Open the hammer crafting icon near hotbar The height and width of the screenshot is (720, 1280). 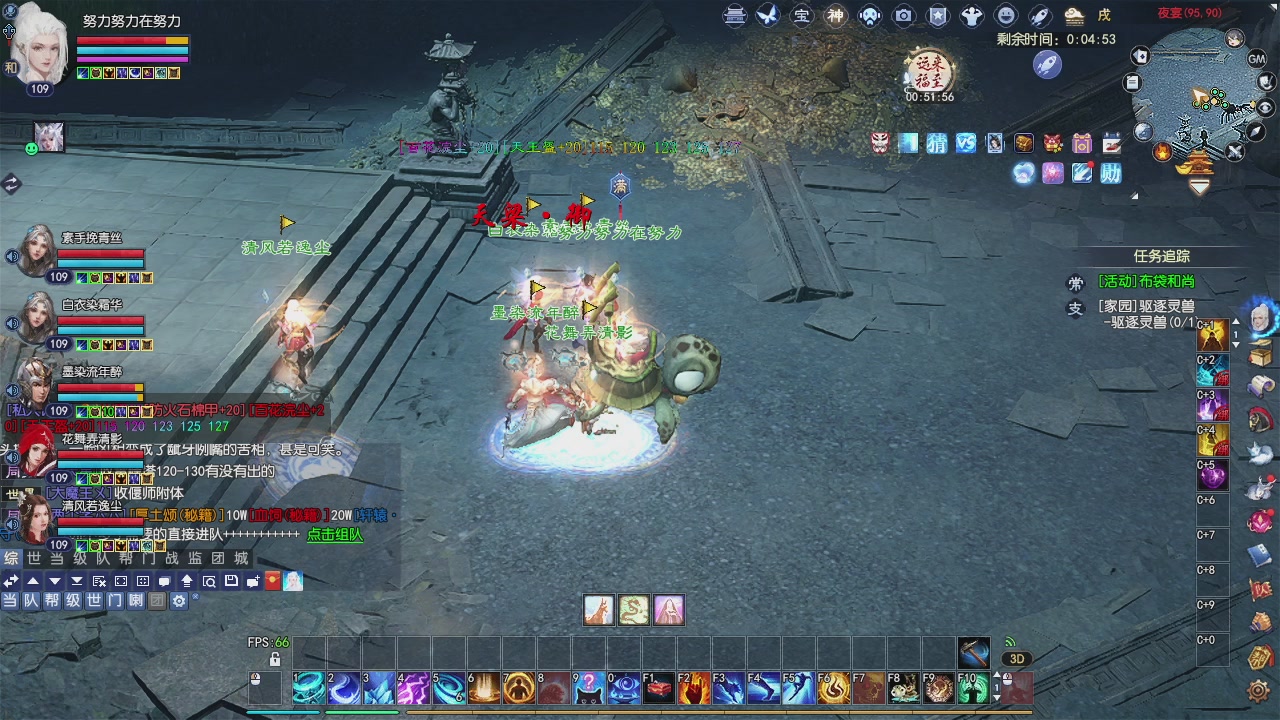tap(973, 652)
